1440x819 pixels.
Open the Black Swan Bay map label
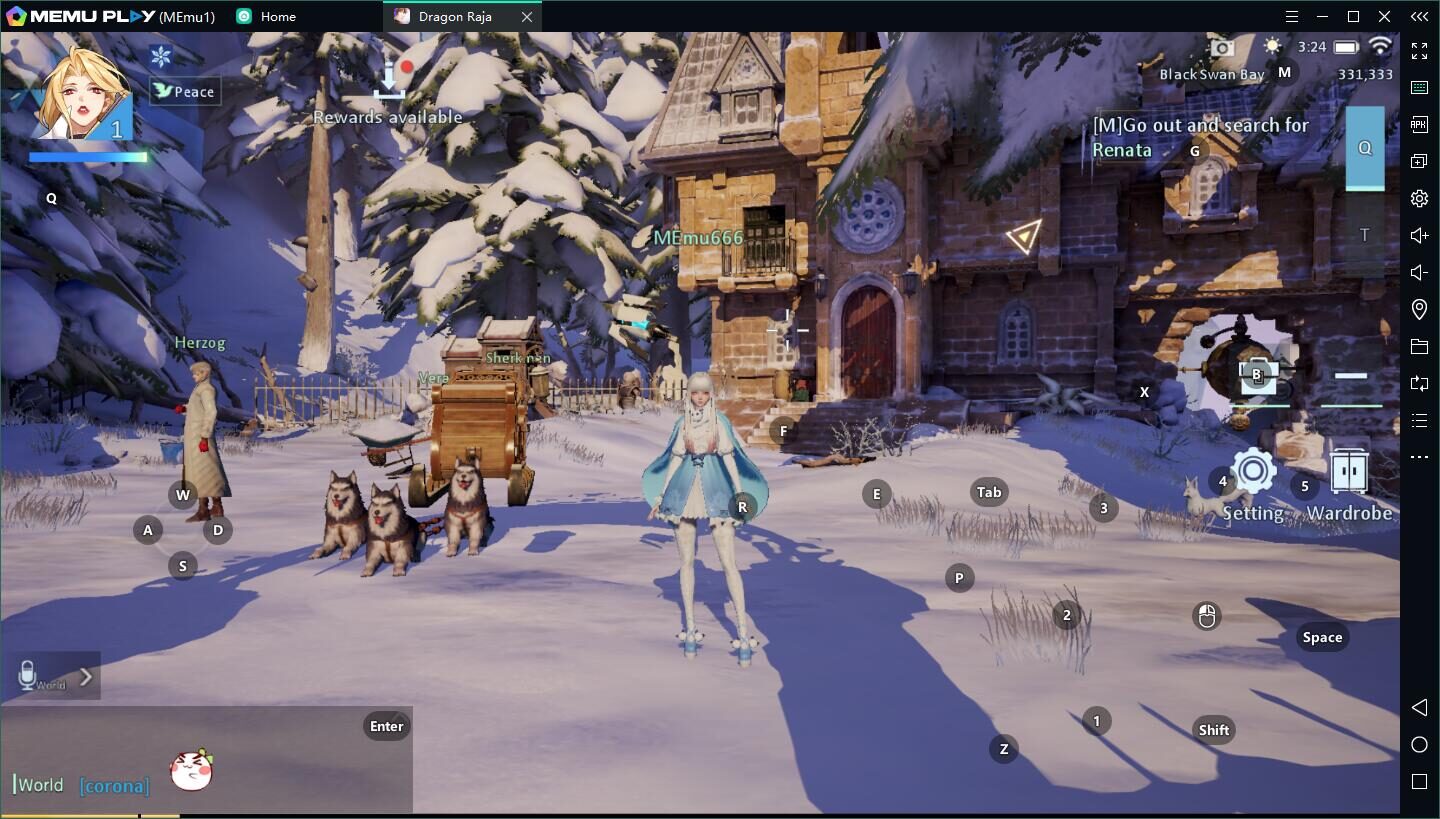pos(1211,74)
